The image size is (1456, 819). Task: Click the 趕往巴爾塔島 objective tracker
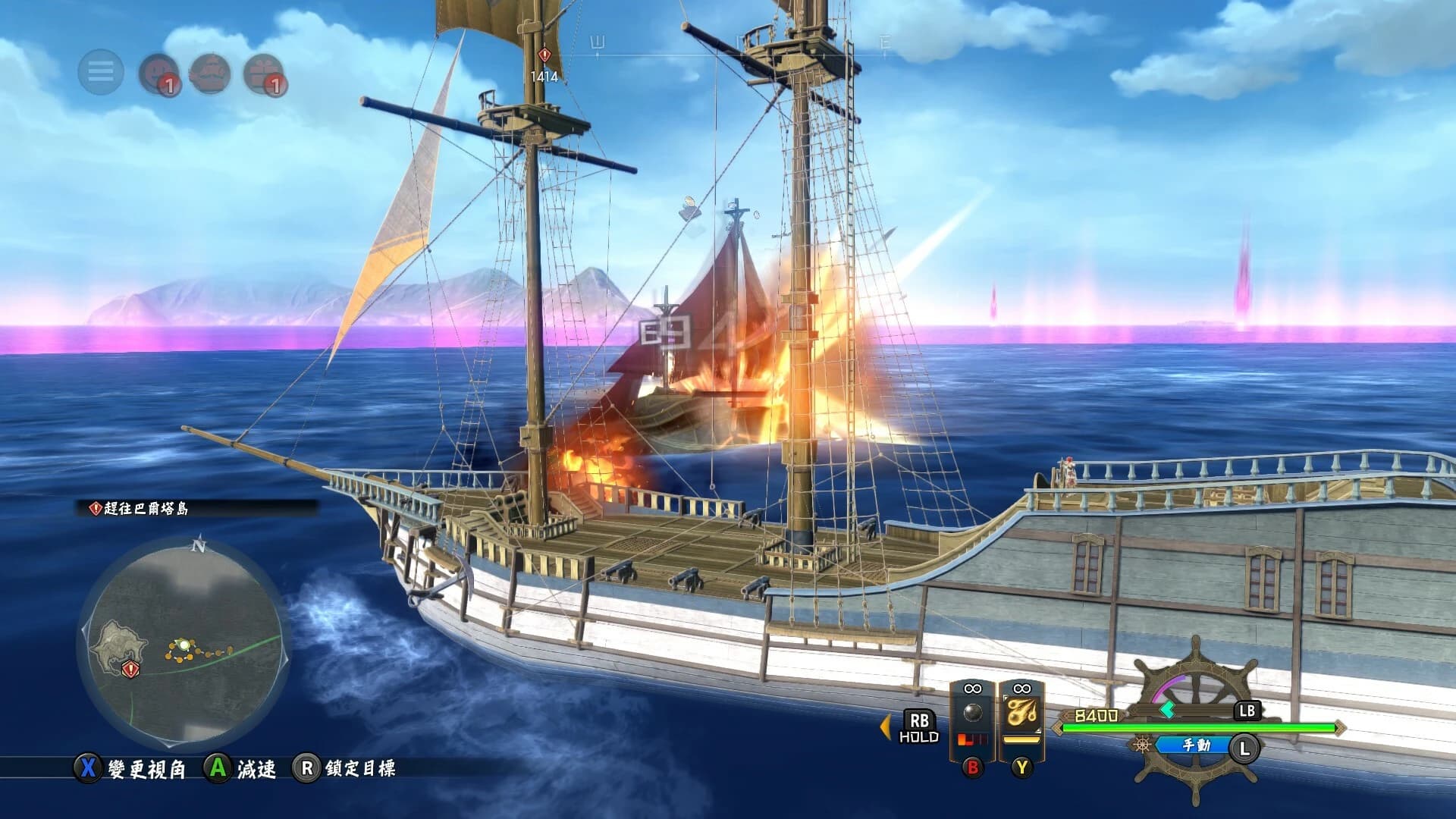pyautogui.click(x=146, y=509)
